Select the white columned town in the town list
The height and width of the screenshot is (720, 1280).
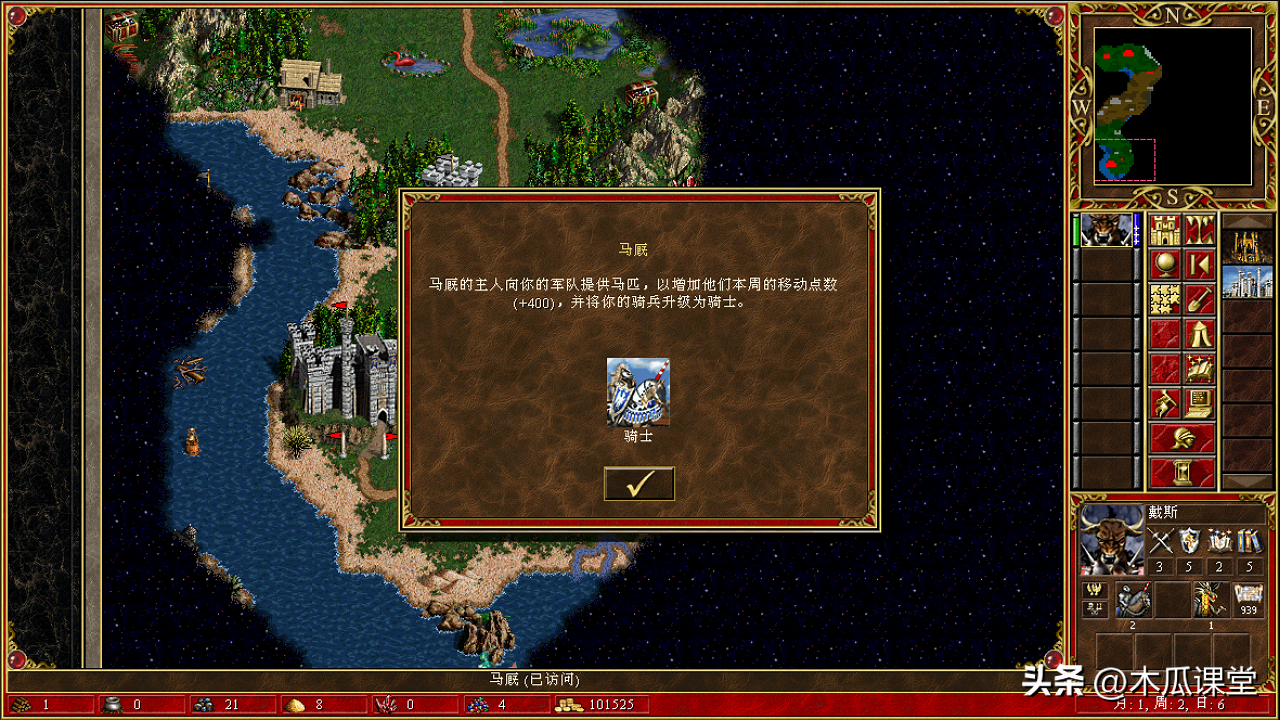click(x=1247, y=282)
